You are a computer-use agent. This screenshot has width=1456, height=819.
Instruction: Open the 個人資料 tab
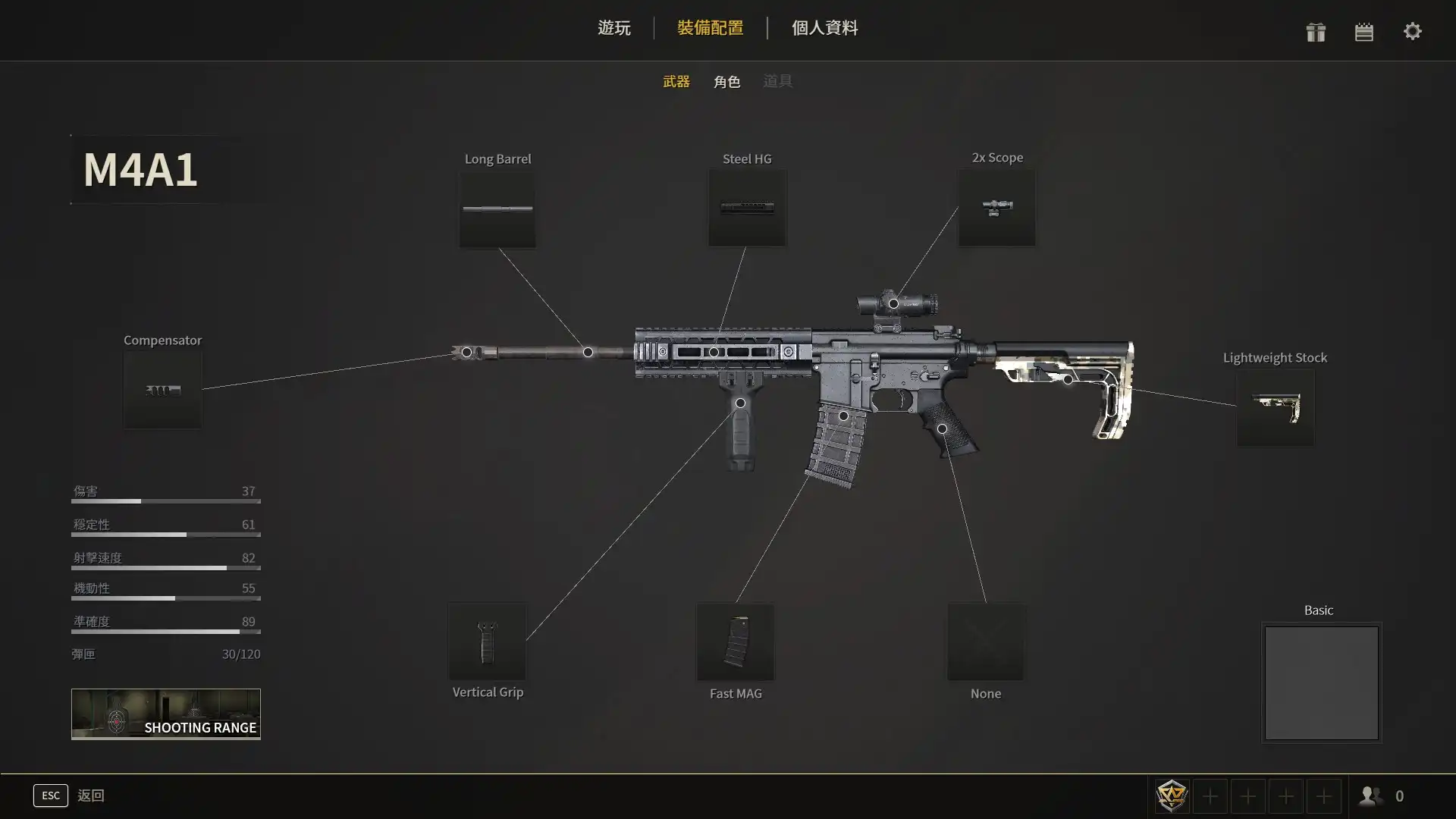[824, 28]
